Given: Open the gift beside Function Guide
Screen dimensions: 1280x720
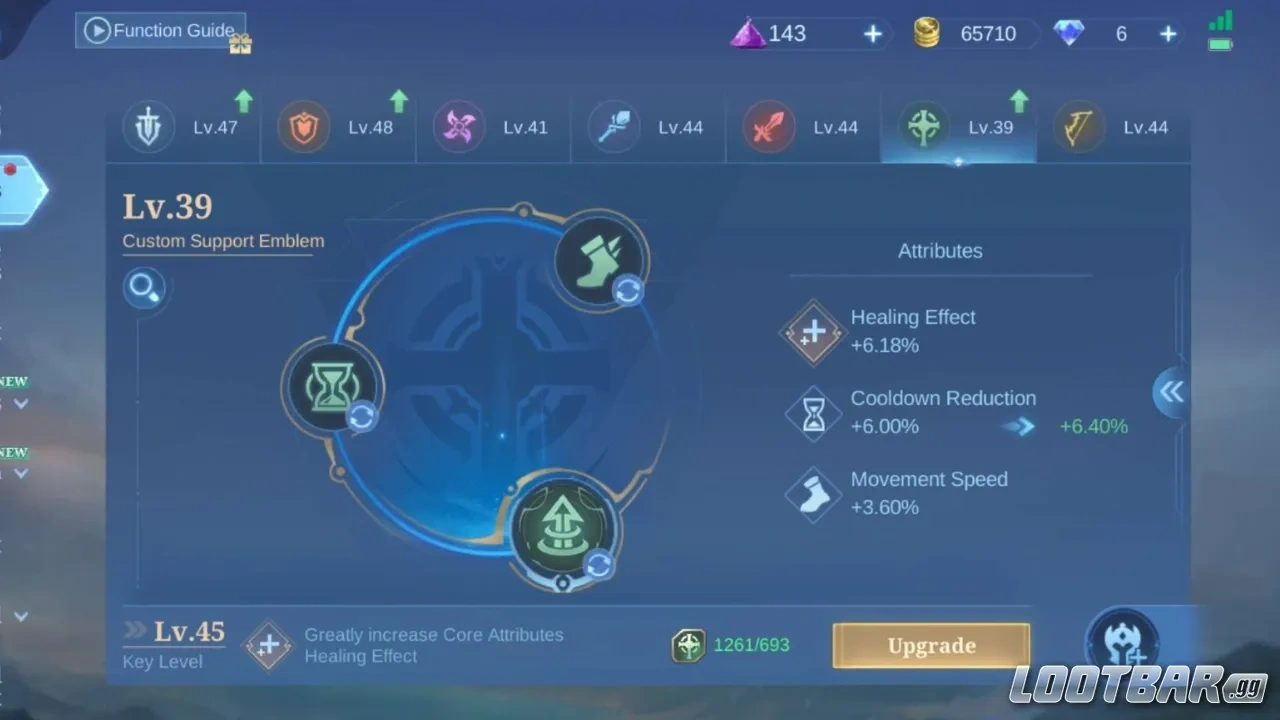Looking at the screenshot, I should (x=240, y=44).
